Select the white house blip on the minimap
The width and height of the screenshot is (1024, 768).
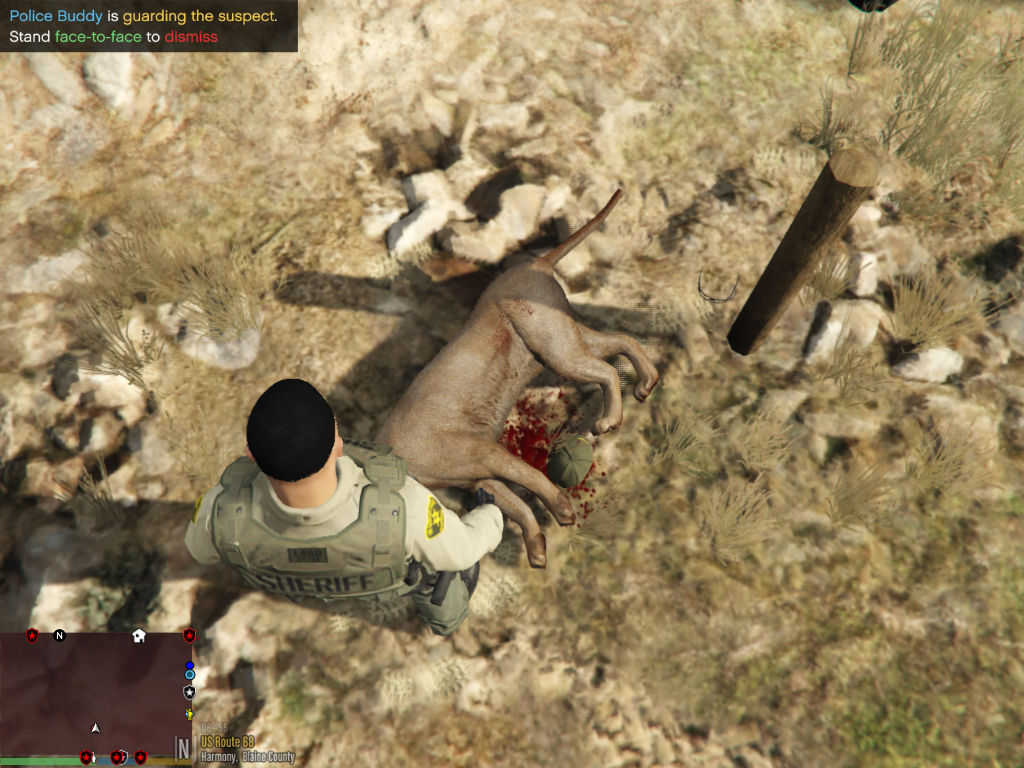coord(139,635)
